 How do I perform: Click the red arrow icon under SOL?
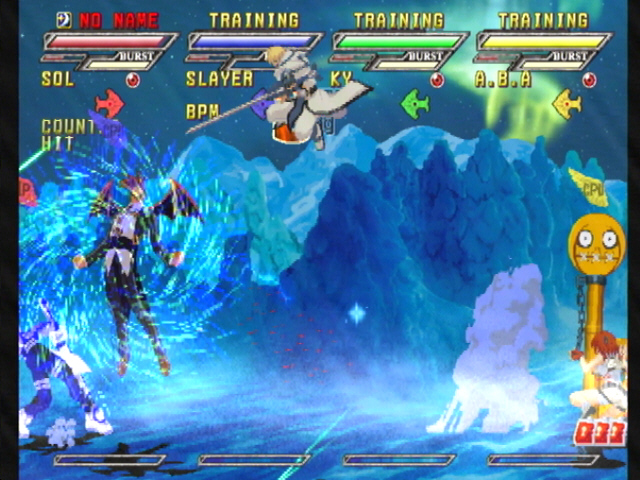[109, 103]
